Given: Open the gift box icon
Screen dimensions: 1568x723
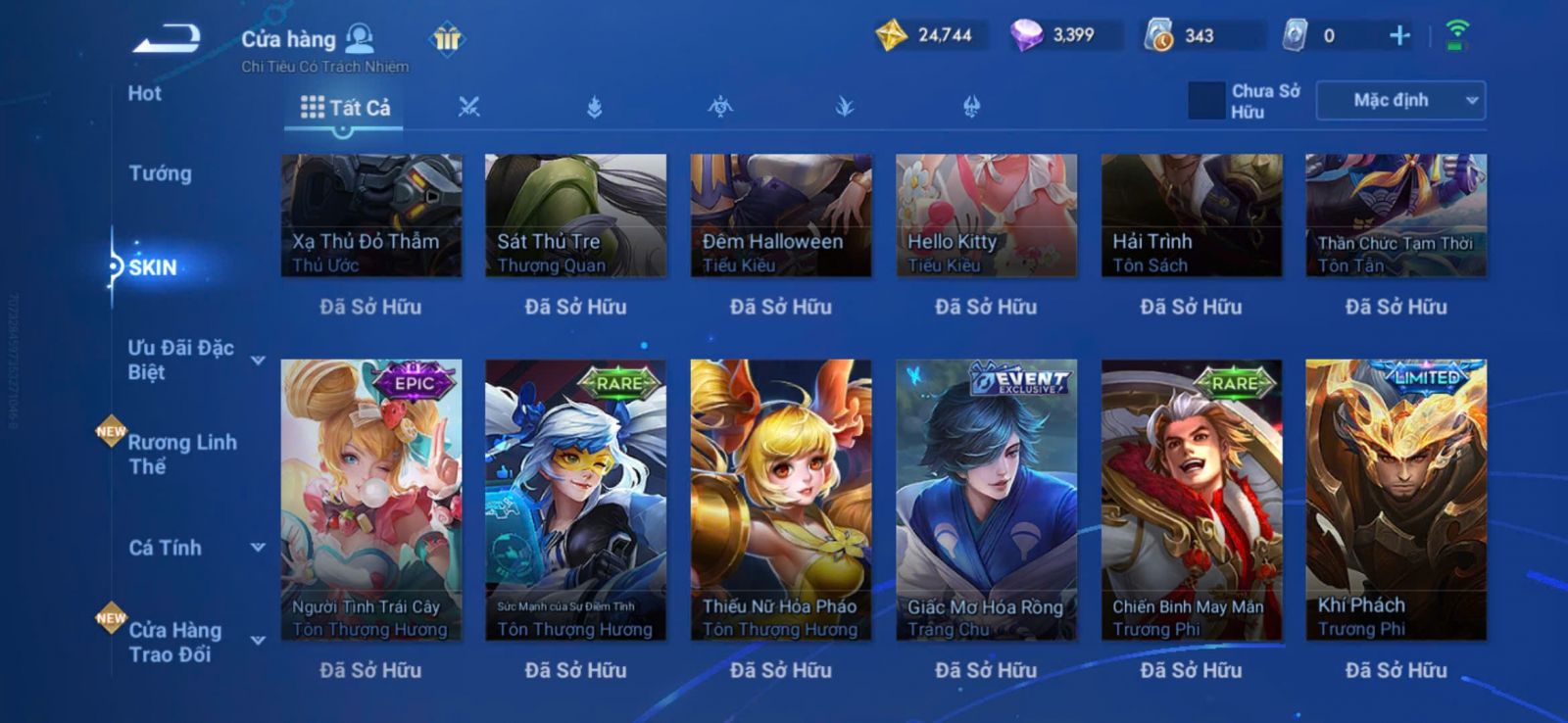Looking at the screenshot, I should pyautogui.click(x=447, y=39).
